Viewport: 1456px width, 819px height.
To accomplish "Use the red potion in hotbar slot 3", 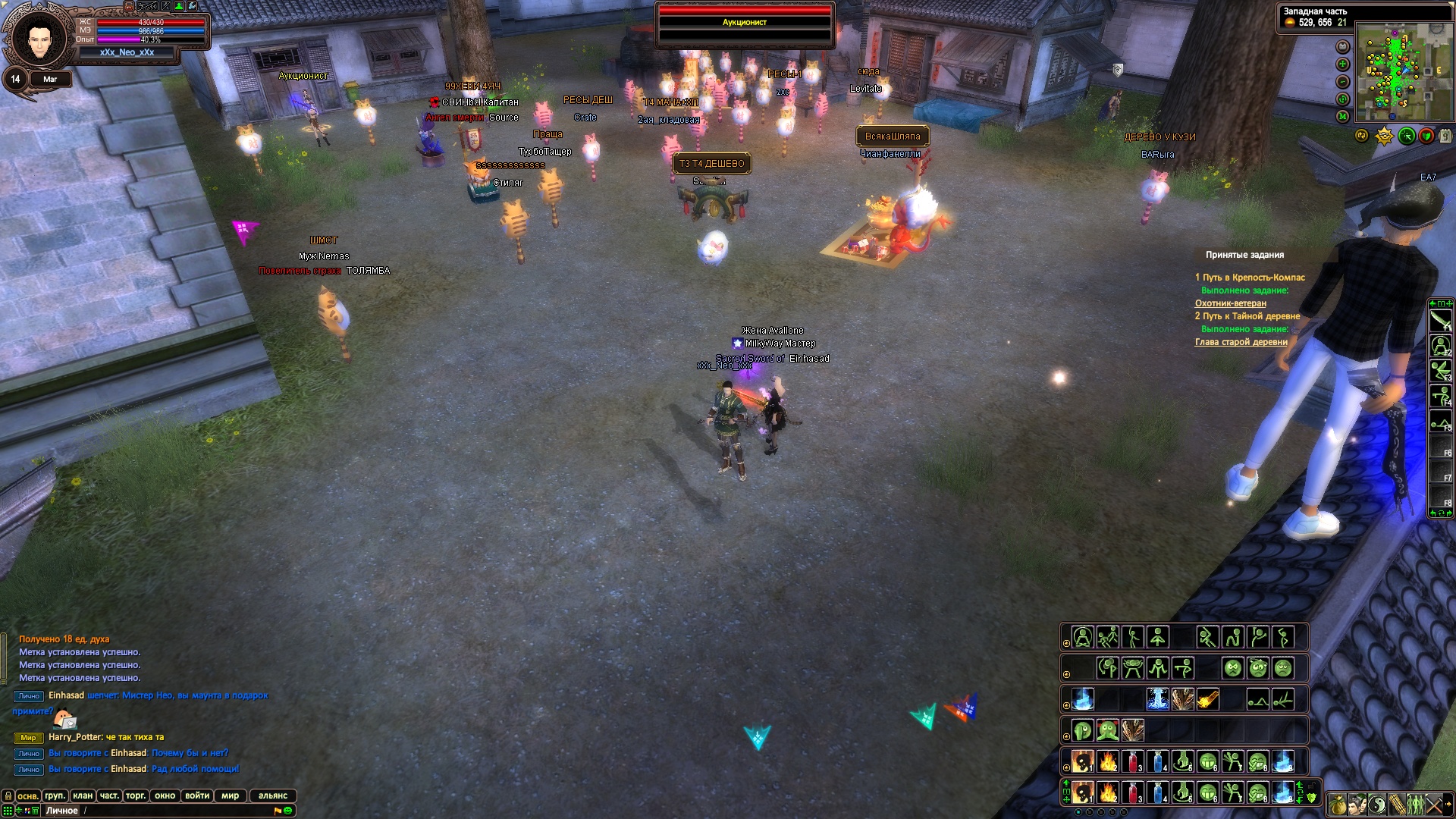I will [x=1133, y=792].
